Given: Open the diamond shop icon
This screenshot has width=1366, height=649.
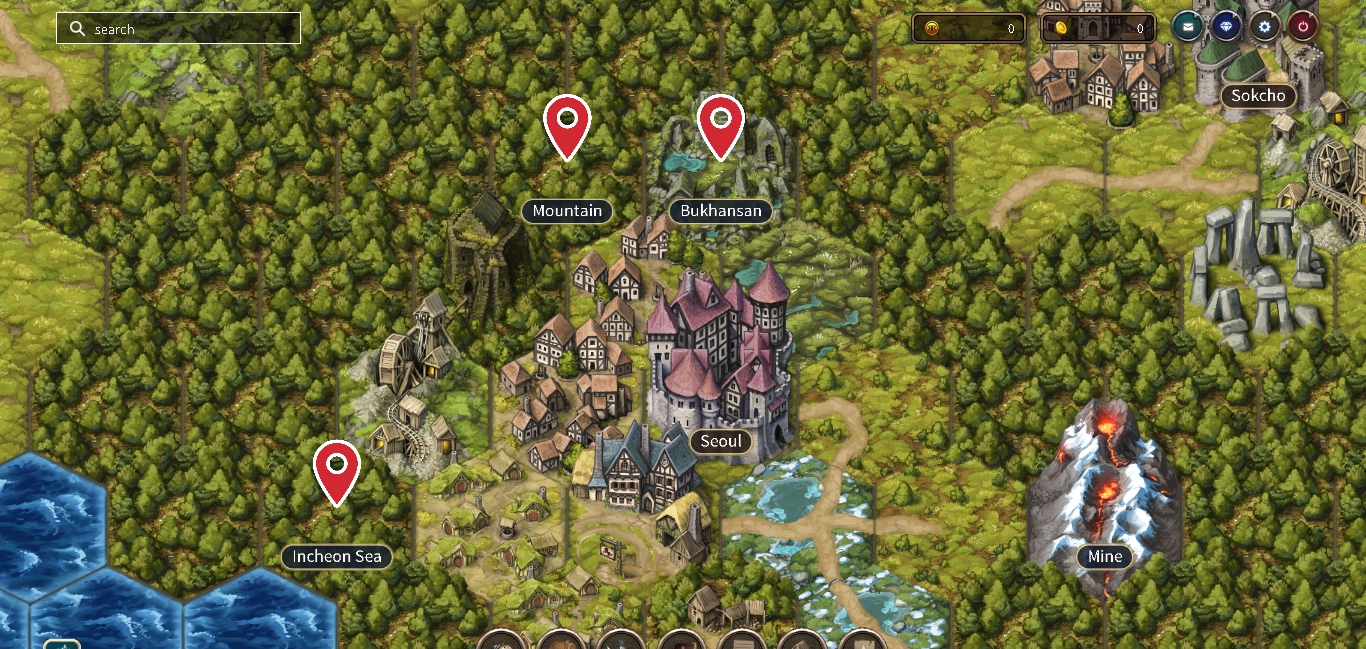Looking at the screenshot, I should (1226, 27).
